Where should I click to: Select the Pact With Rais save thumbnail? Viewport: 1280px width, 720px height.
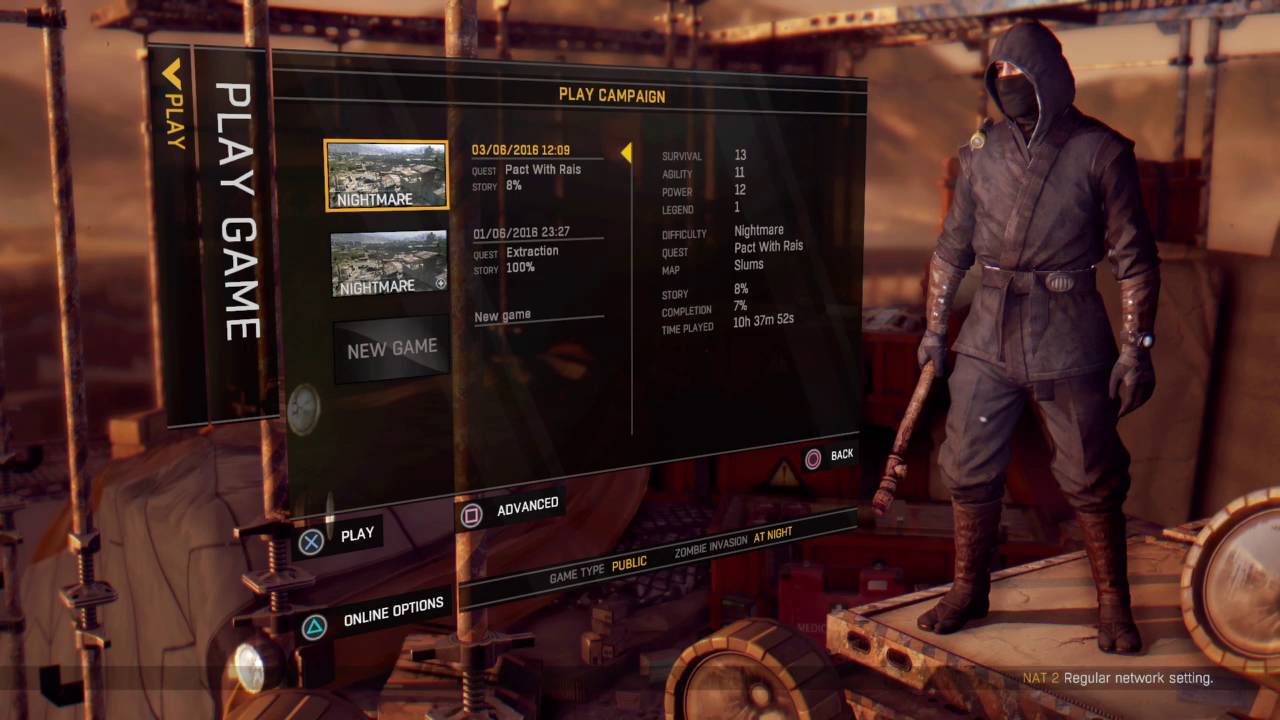(x=386, y=175)
